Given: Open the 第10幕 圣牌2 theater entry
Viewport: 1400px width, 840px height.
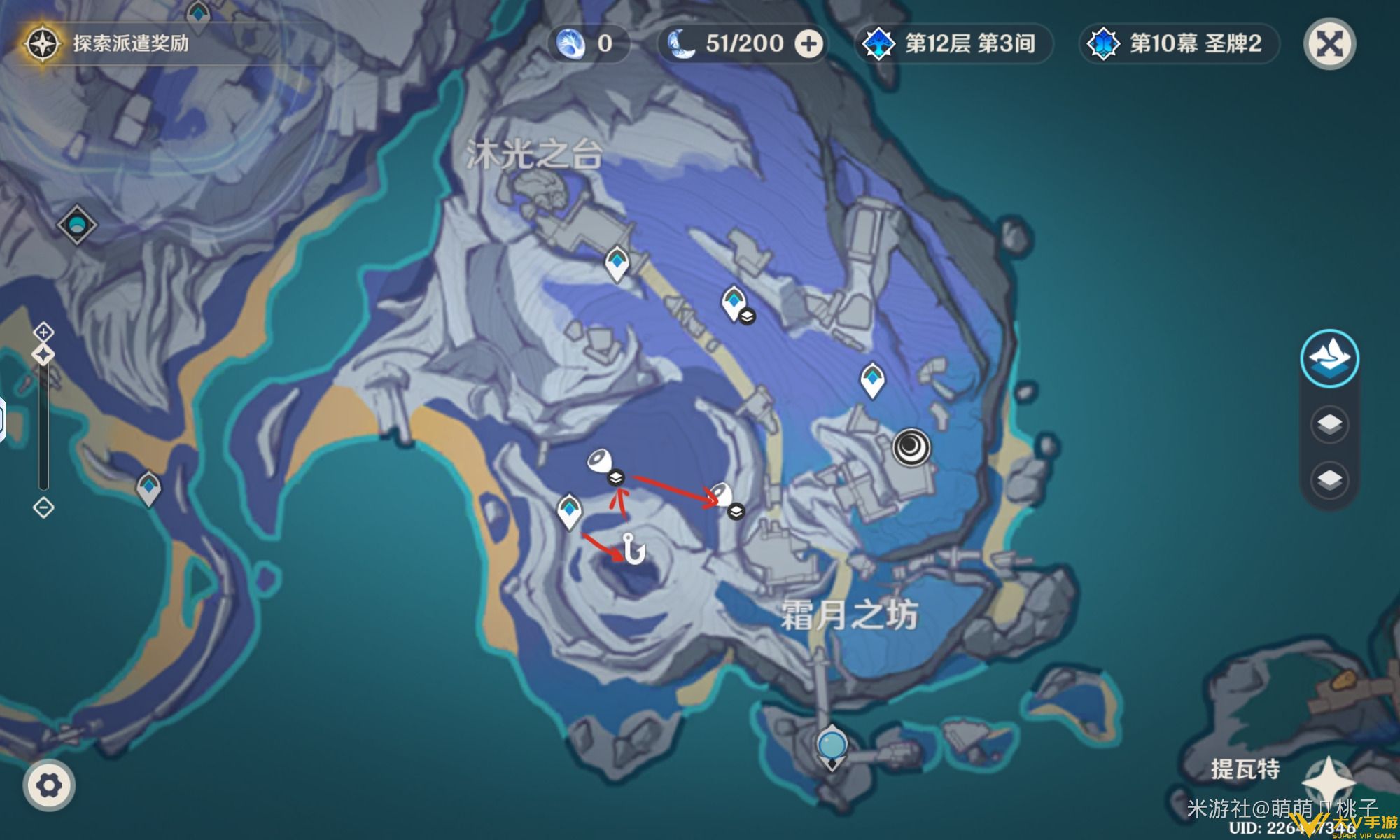Looking at the screenshot, I should tap(1179, 44).
